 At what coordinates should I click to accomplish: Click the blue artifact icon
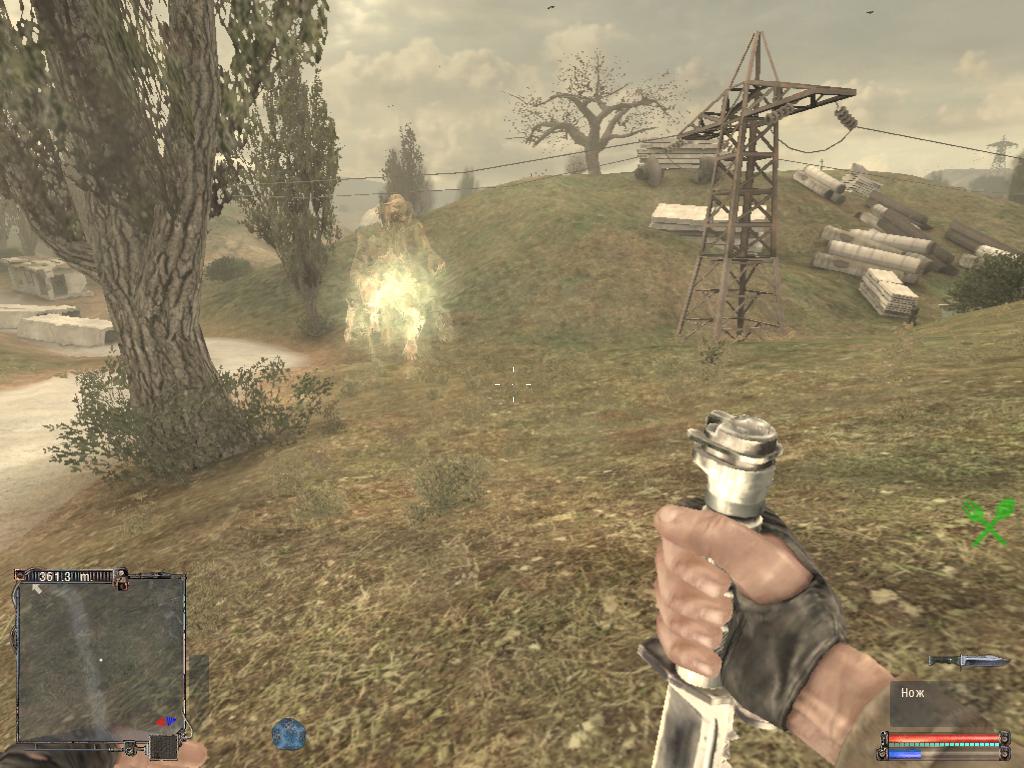point(288,733)
